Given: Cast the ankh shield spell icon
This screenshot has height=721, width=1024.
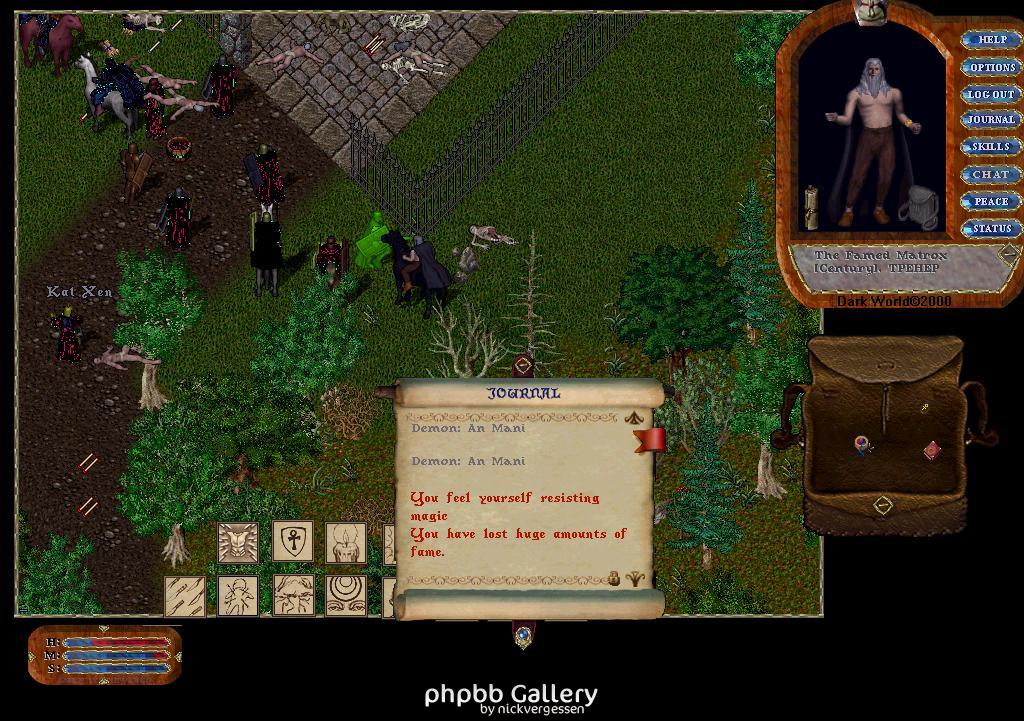Looking at the screenshot, I should click(x=292, y=542).
